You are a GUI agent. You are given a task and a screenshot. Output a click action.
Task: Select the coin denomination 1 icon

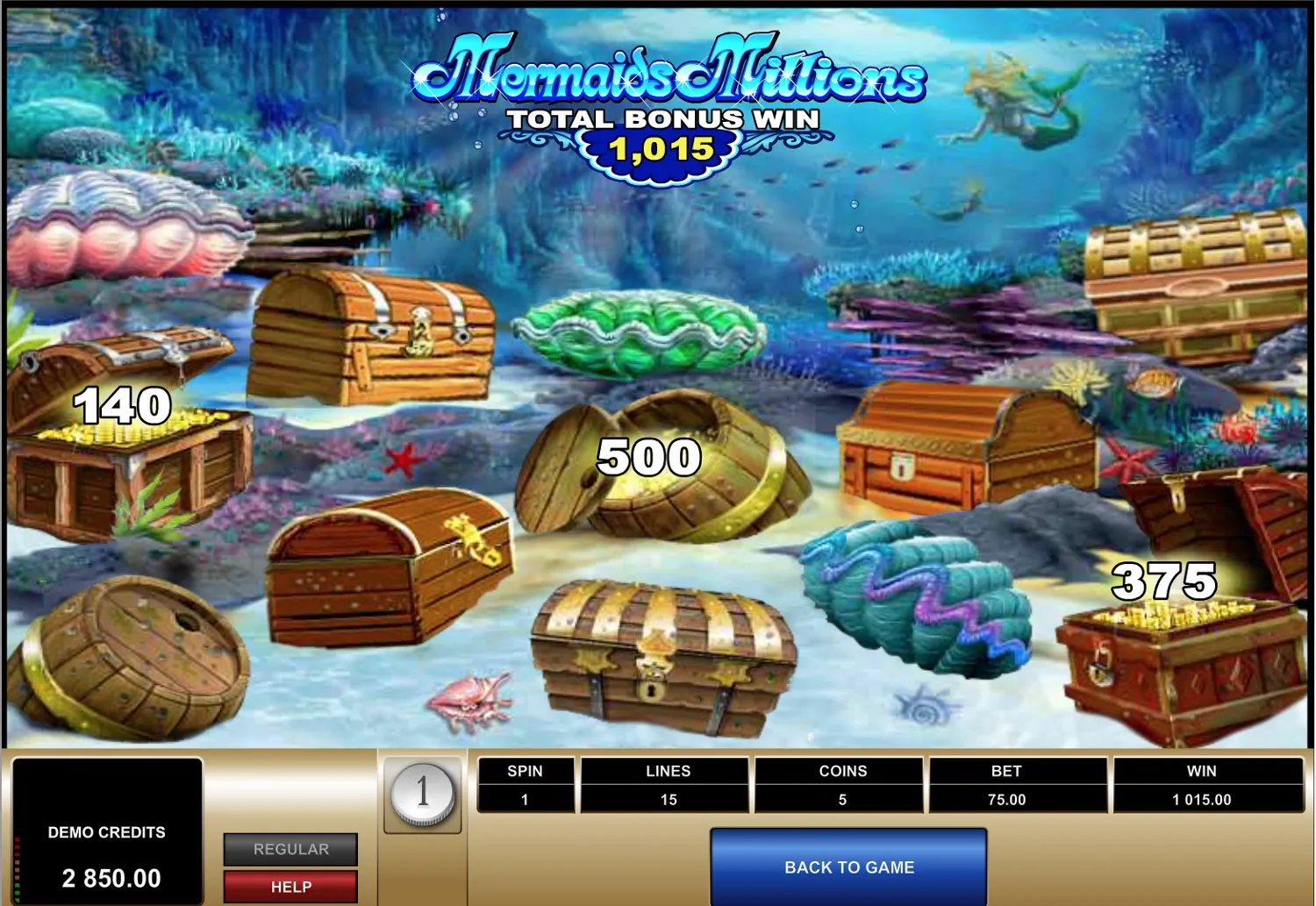pyautogui.click(x=423, y=795)
